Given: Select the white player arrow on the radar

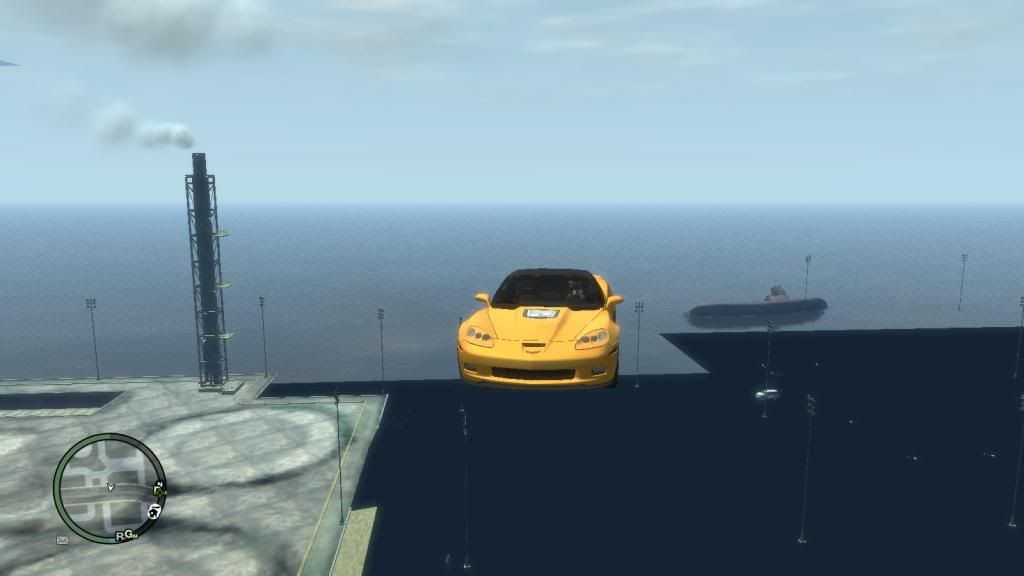Looking at the screenshot, I should coord(110,488).
